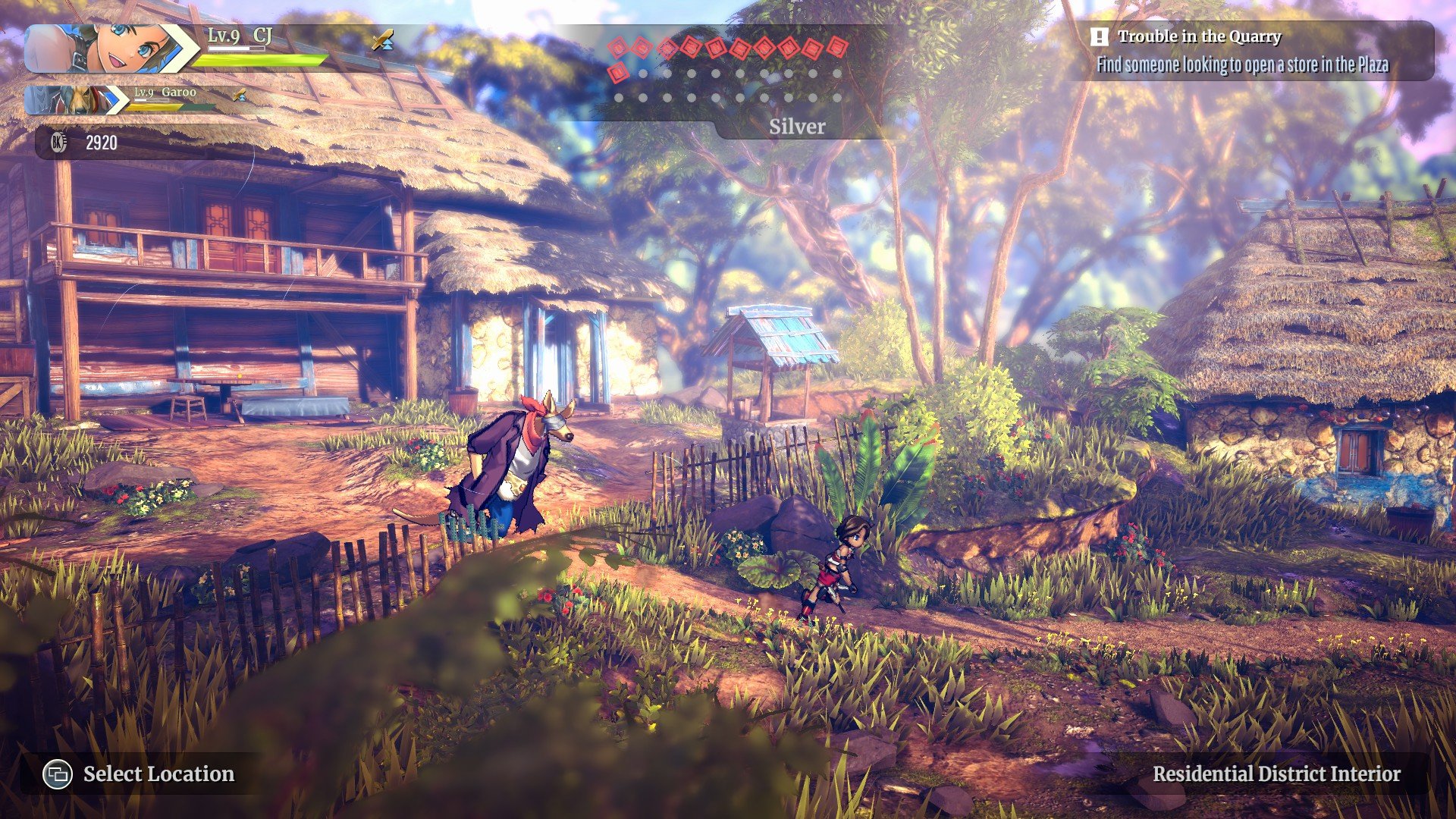Select CJ's character portrait
The height and width of the screenshot is (819, 1456).
106,49
